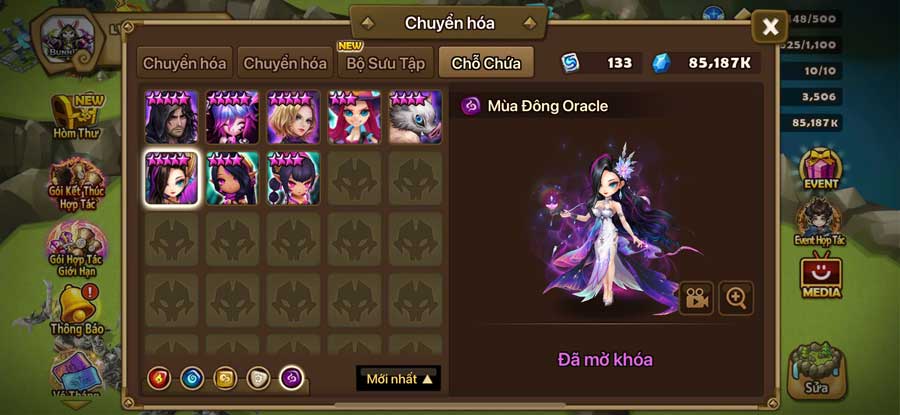Viewport: 900px width, 415px height.
Task: Open the Mới nhất sort dropdown
Action: [x=398, y=379]
